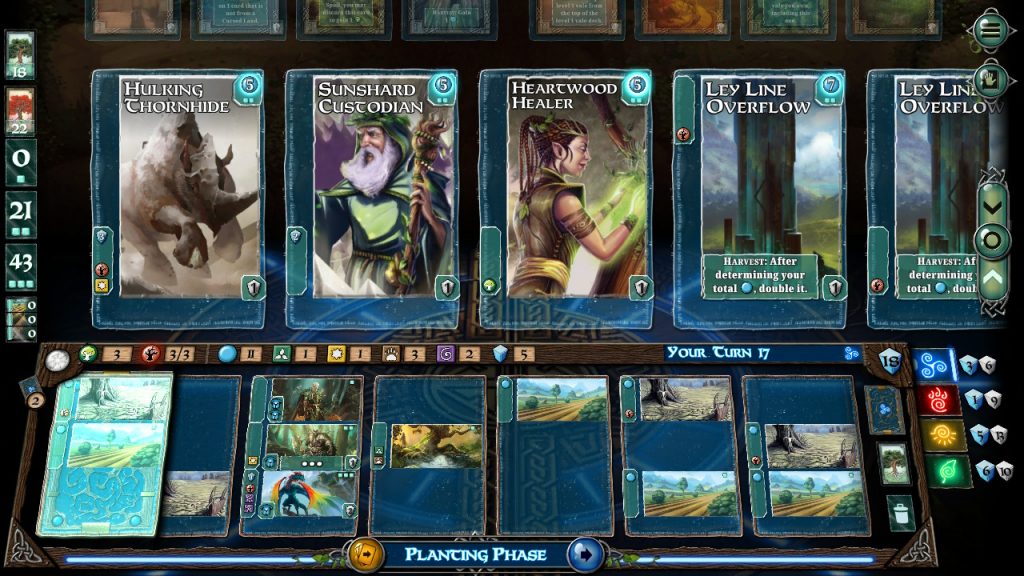
Task: Advance the phase with the blue arrow button
Action: (x=584, y=553)
